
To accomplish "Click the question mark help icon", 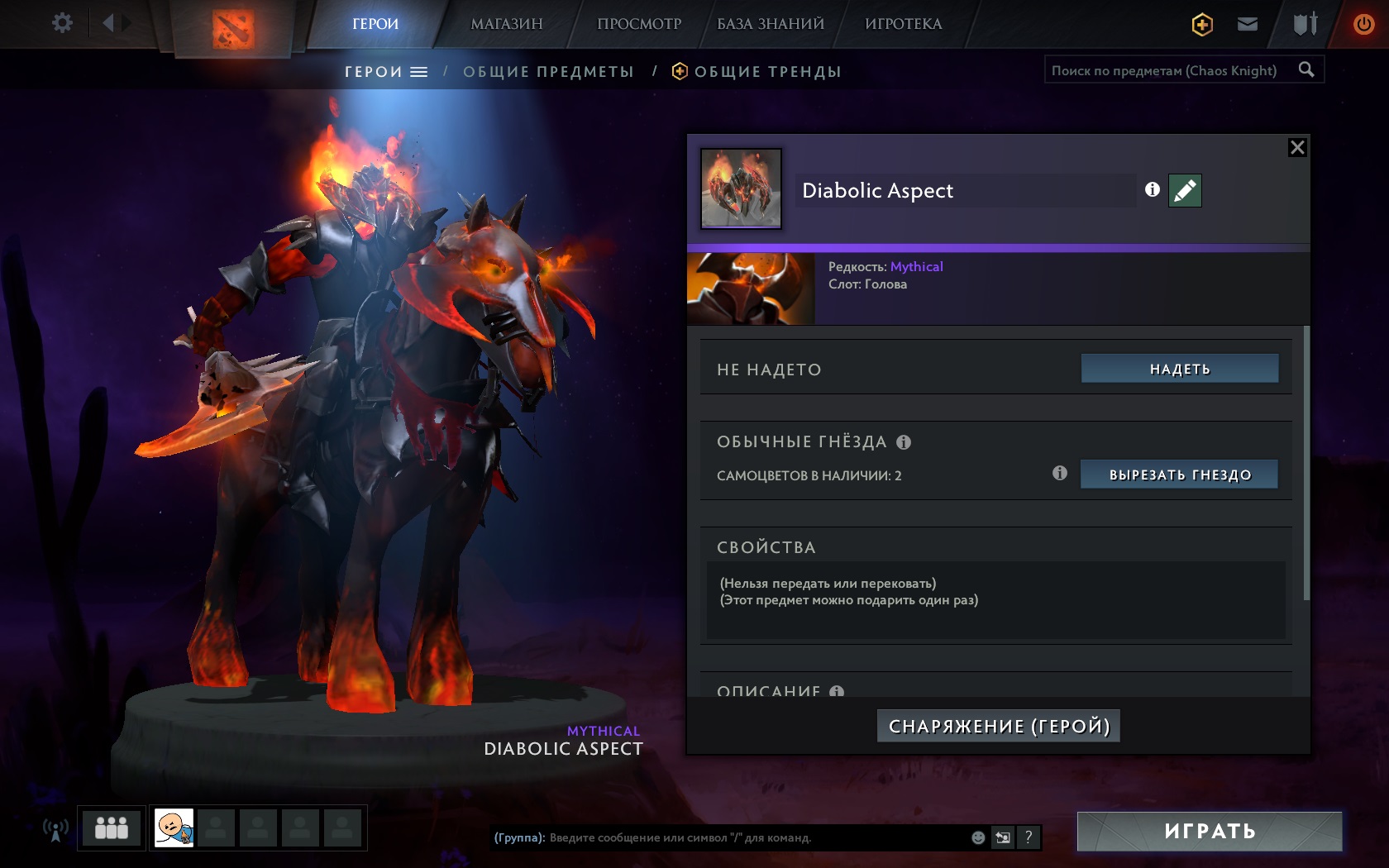I will (1028, 837).
